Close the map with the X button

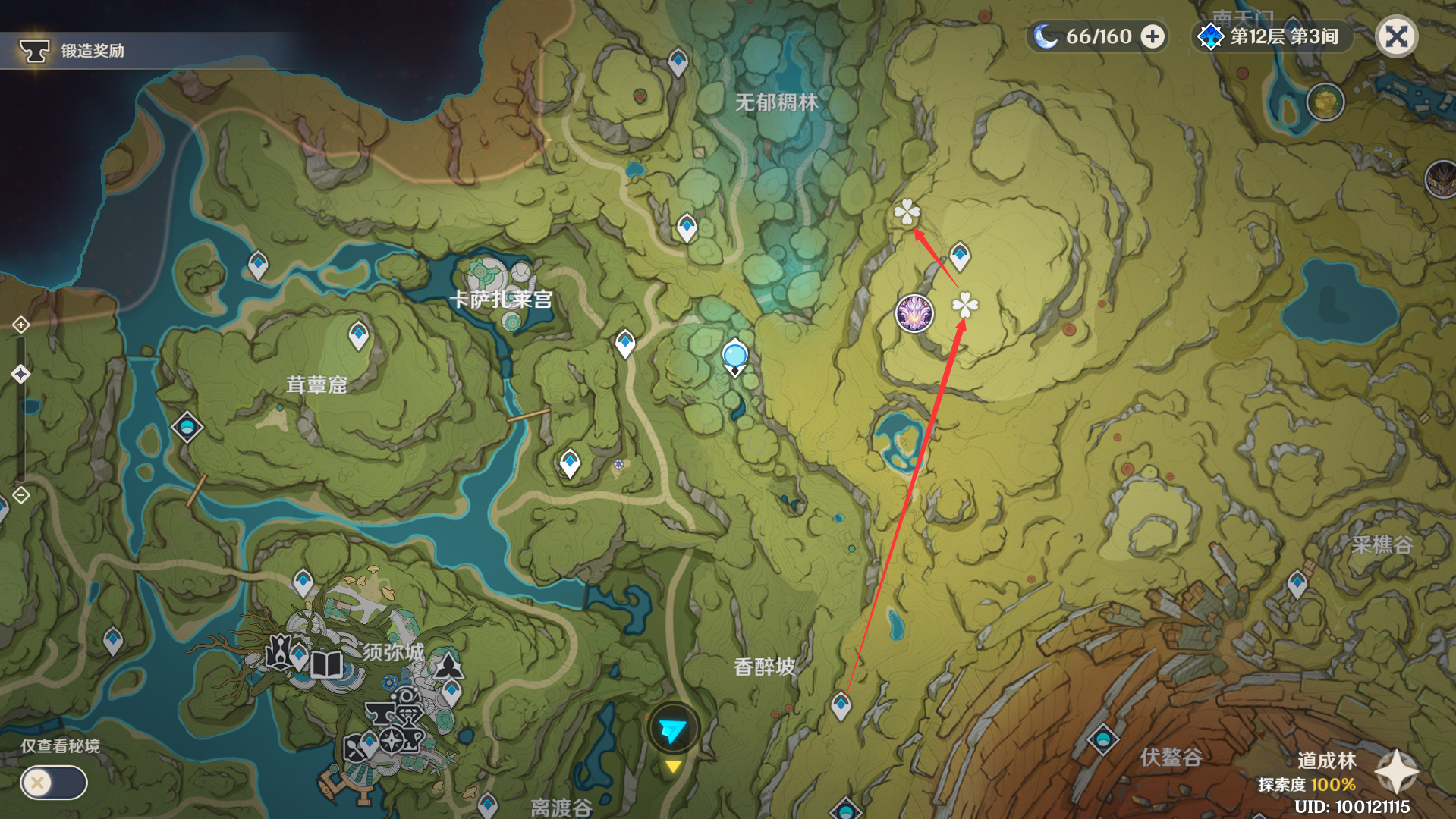(x=1396, y=36)
